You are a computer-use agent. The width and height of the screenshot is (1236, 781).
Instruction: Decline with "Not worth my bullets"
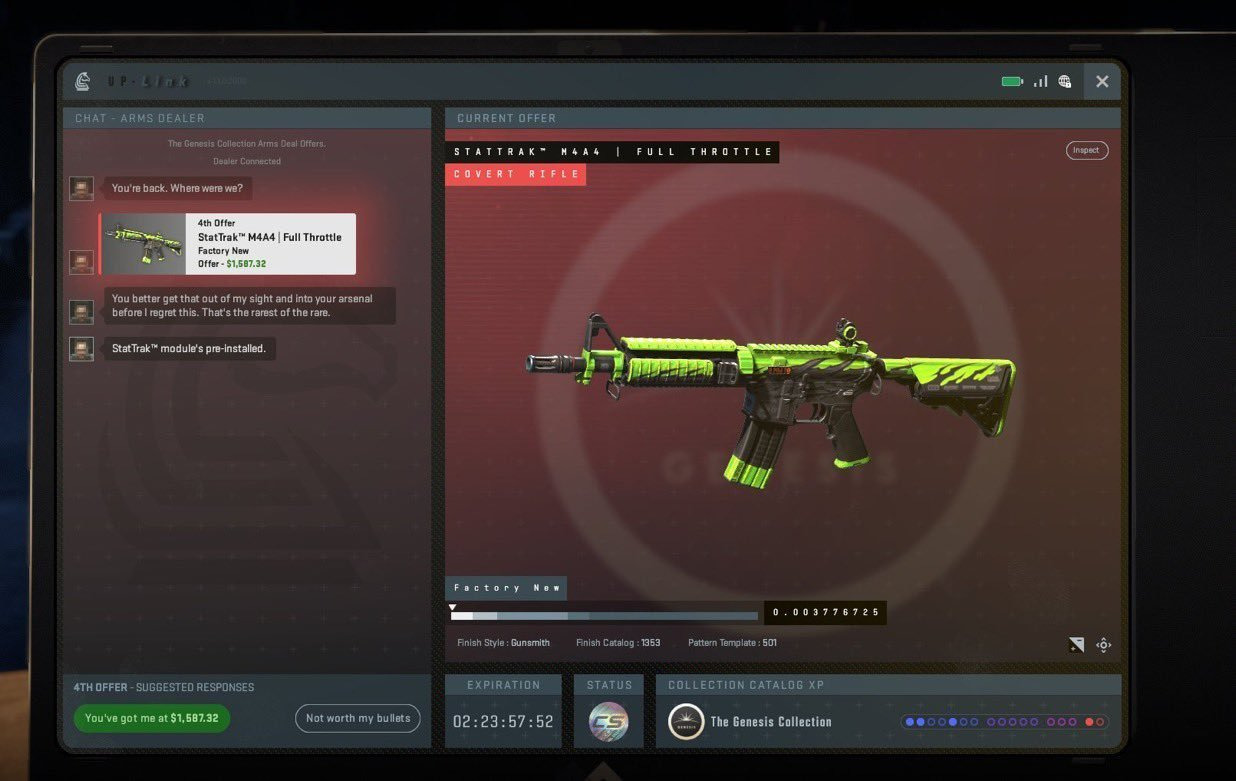pyautogui.click(x=358, y=718)
